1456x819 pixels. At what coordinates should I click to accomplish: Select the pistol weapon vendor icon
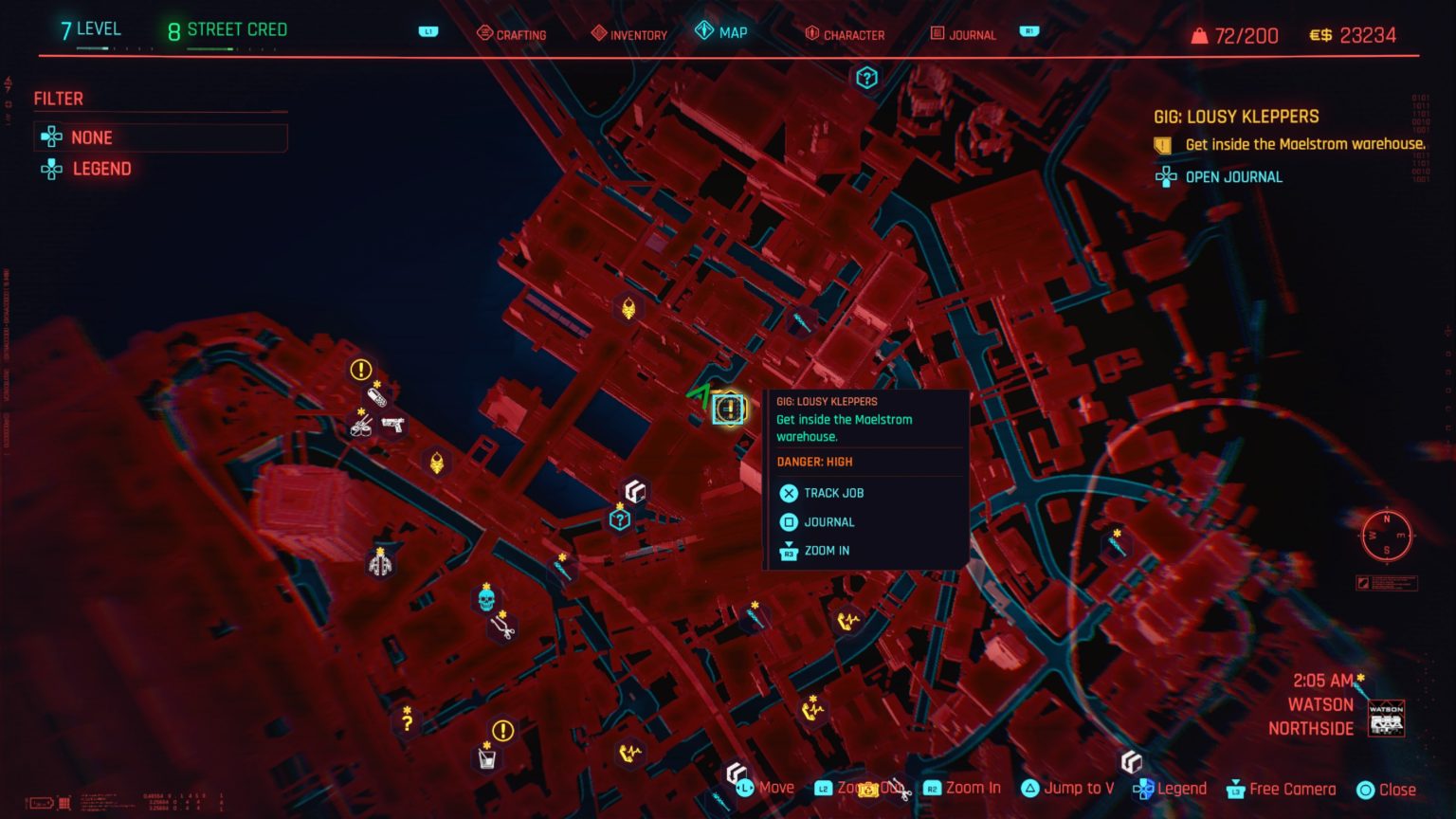(x=391, y=426)
